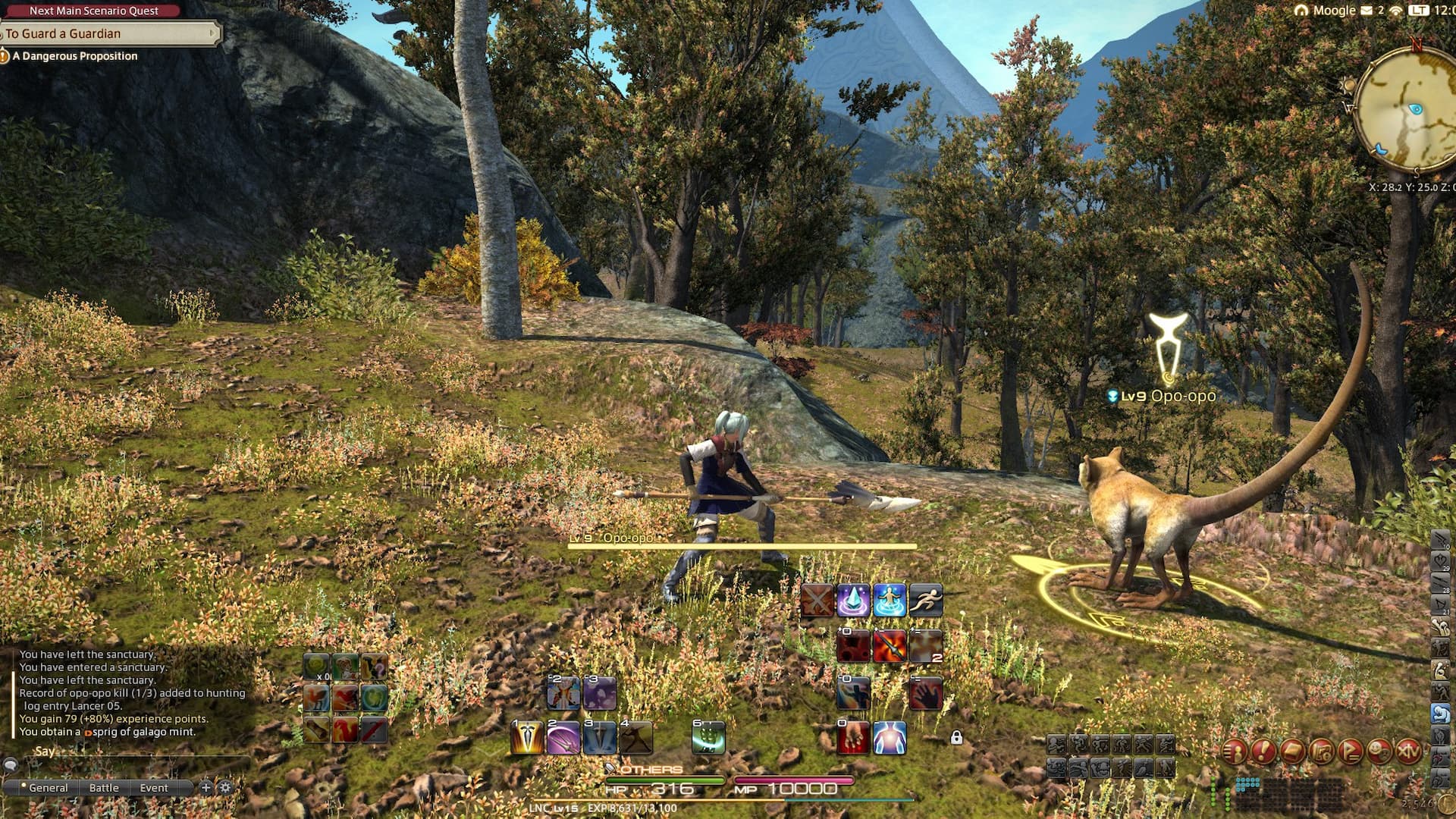Switch to the Event chat tab
1456x819 pixels.
pyautogui.click(x=155, y=788)
